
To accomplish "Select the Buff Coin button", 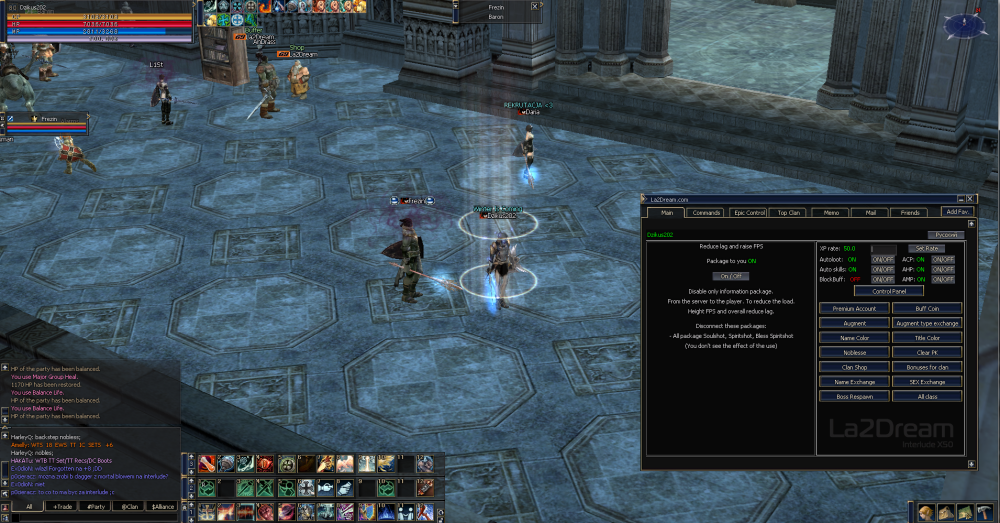I will pos(927,309).
